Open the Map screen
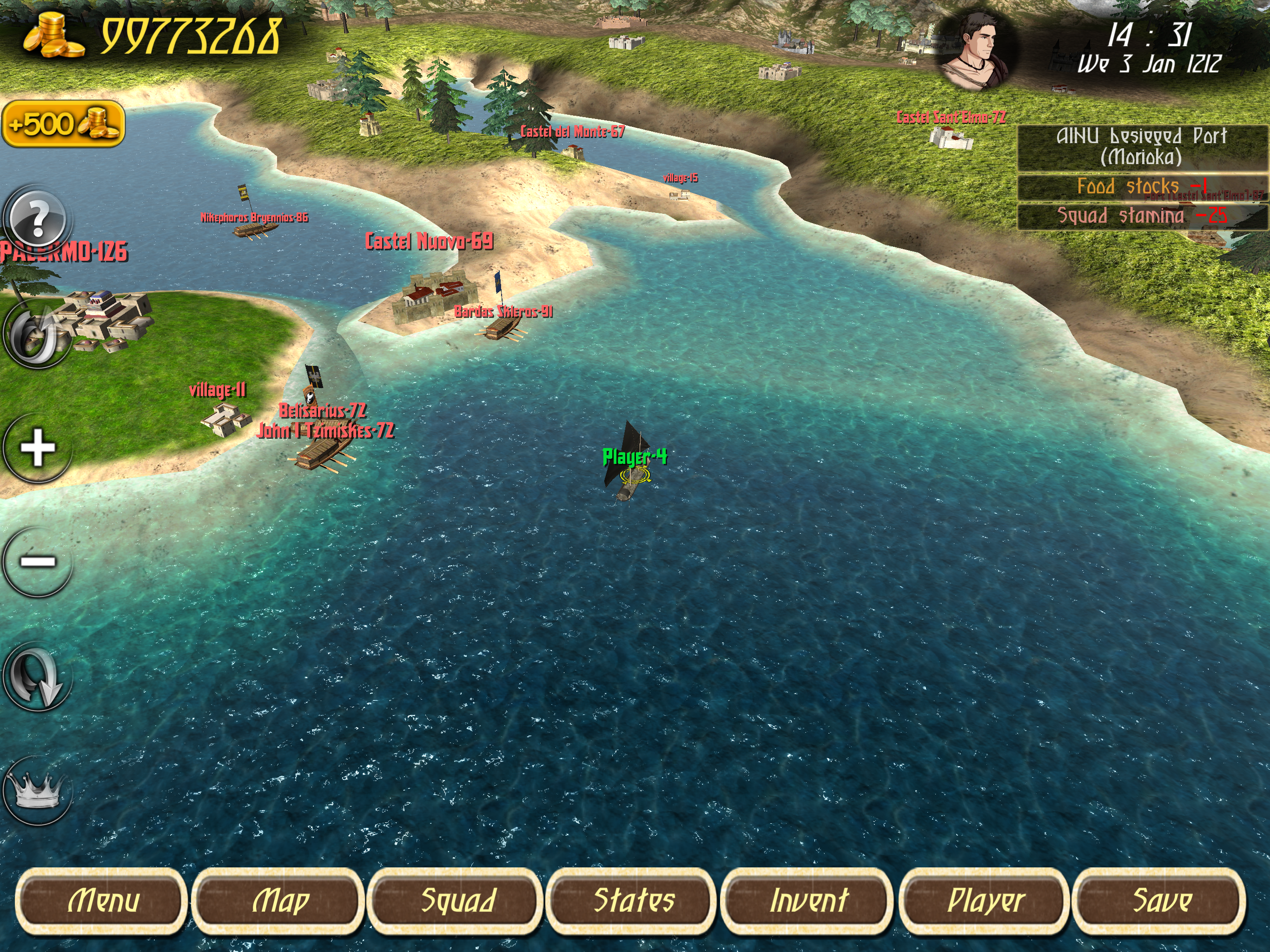The width and height of the screenshot is (1270, 952). (279, 900)
